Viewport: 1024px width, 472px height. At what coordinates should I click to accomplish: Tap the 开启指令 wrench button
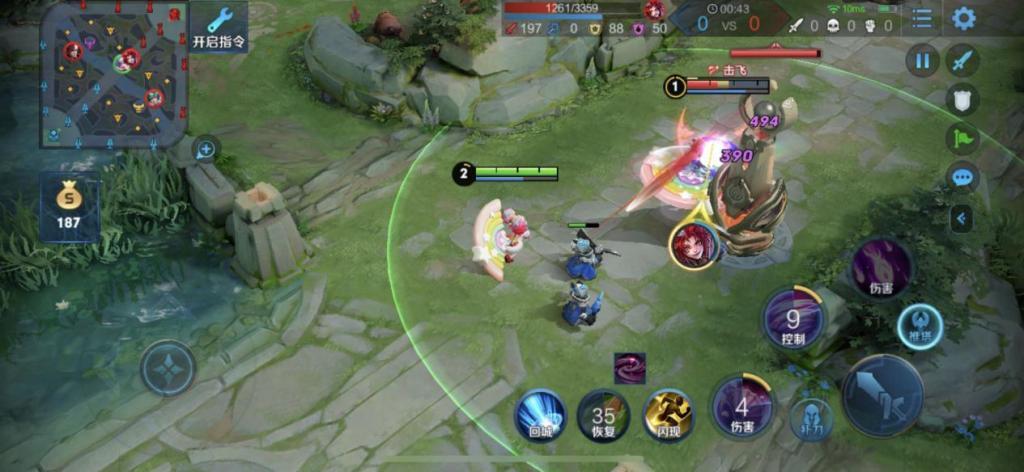click(219, 28)
